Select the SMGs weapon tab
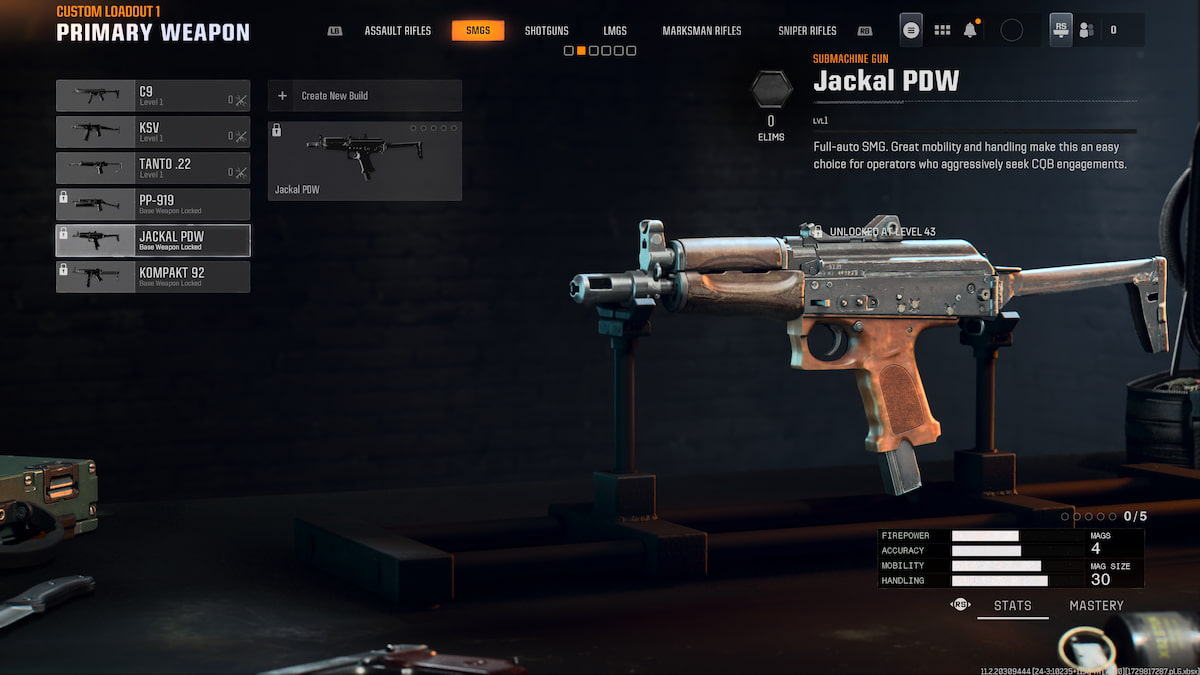The height and width of the screenshot is (675, 1200). [478, 31]
